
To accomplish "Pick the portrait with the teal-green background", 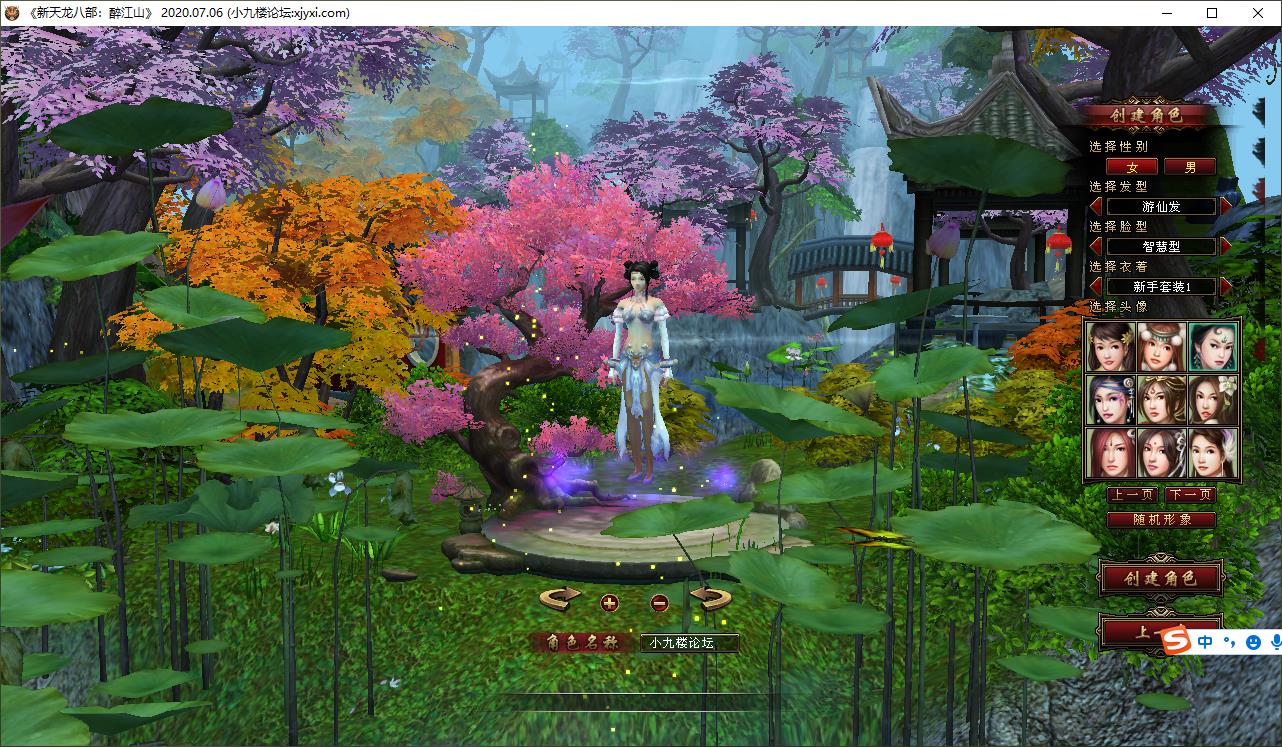I will pyautogui.click(x=1213, y=346).
